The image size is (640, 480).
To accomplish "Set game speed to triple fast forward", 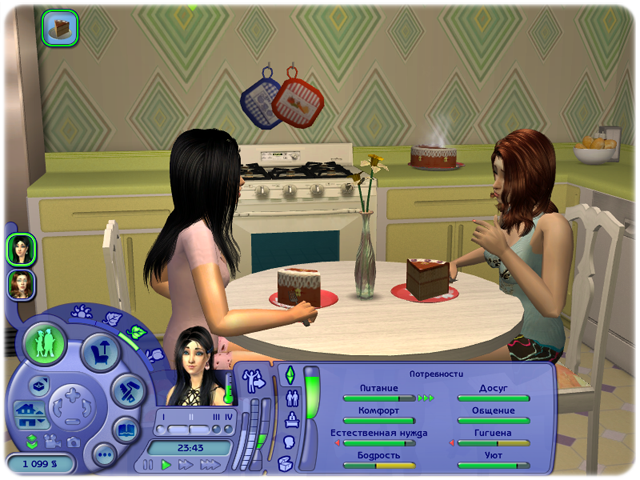I will [208, 465].
